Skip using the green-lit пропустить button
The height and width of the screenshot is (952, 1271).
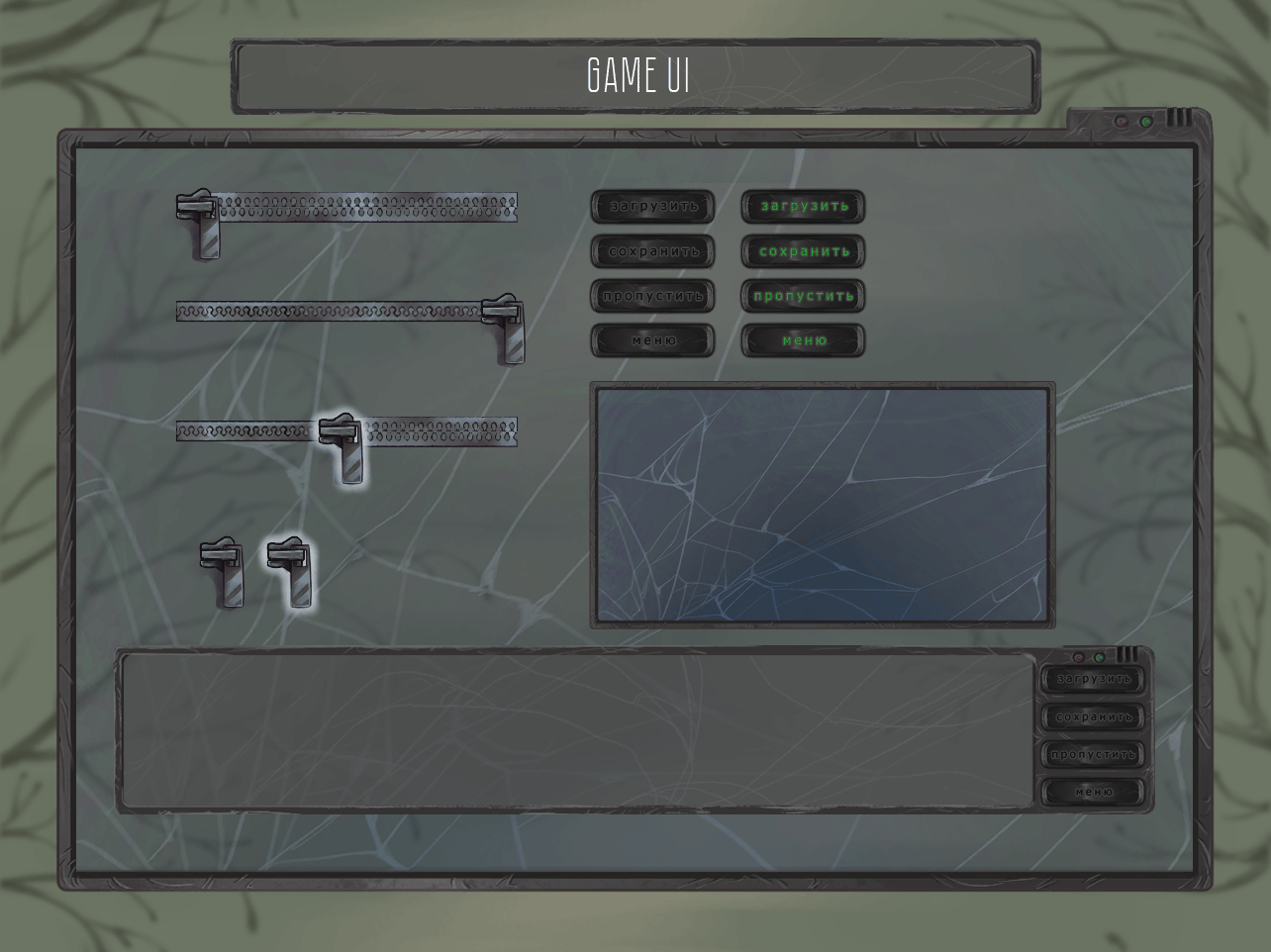(803, 296)
